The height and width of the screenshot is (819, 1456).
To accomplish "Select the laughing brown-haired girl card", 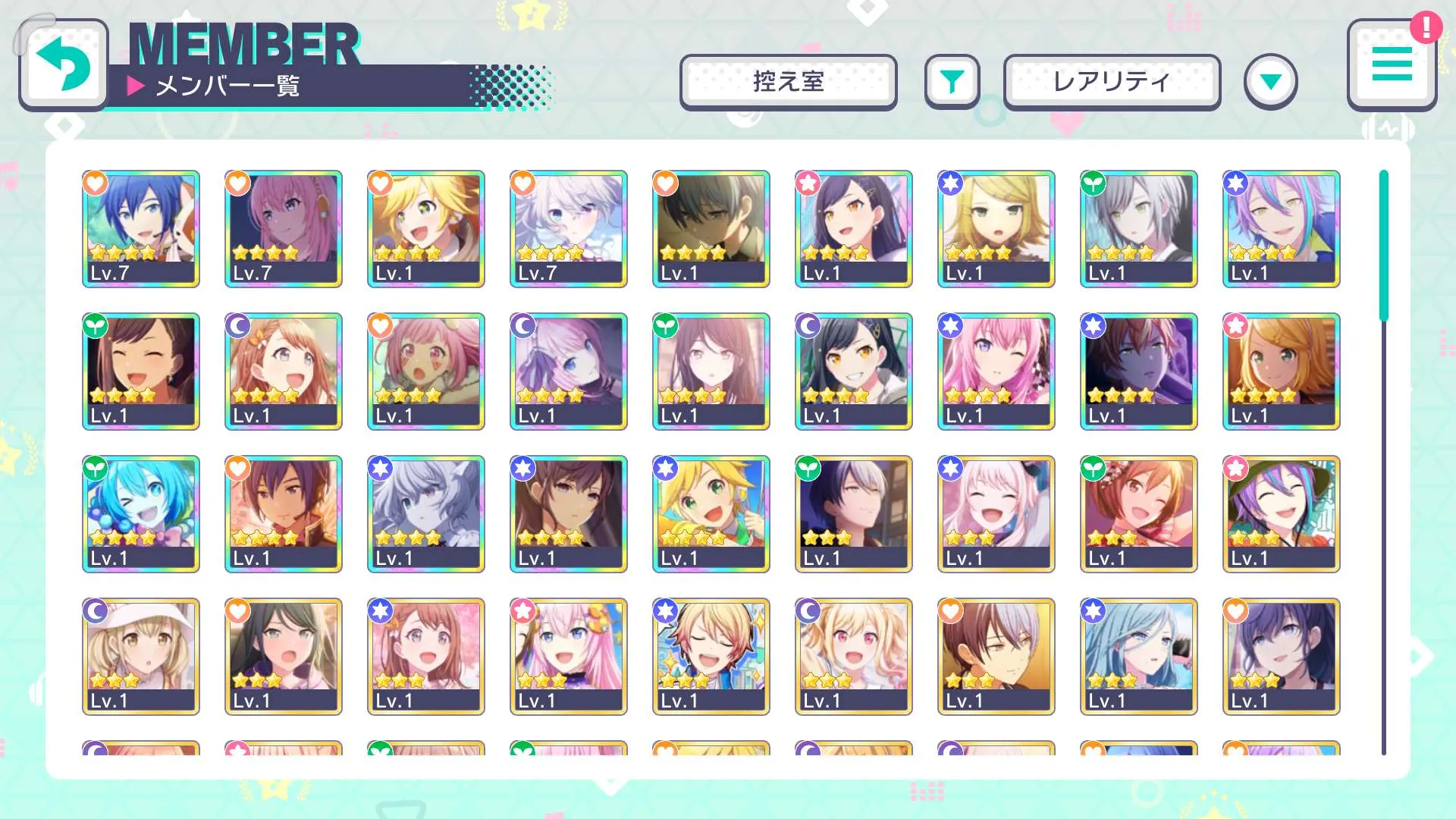I will (141, 371).
